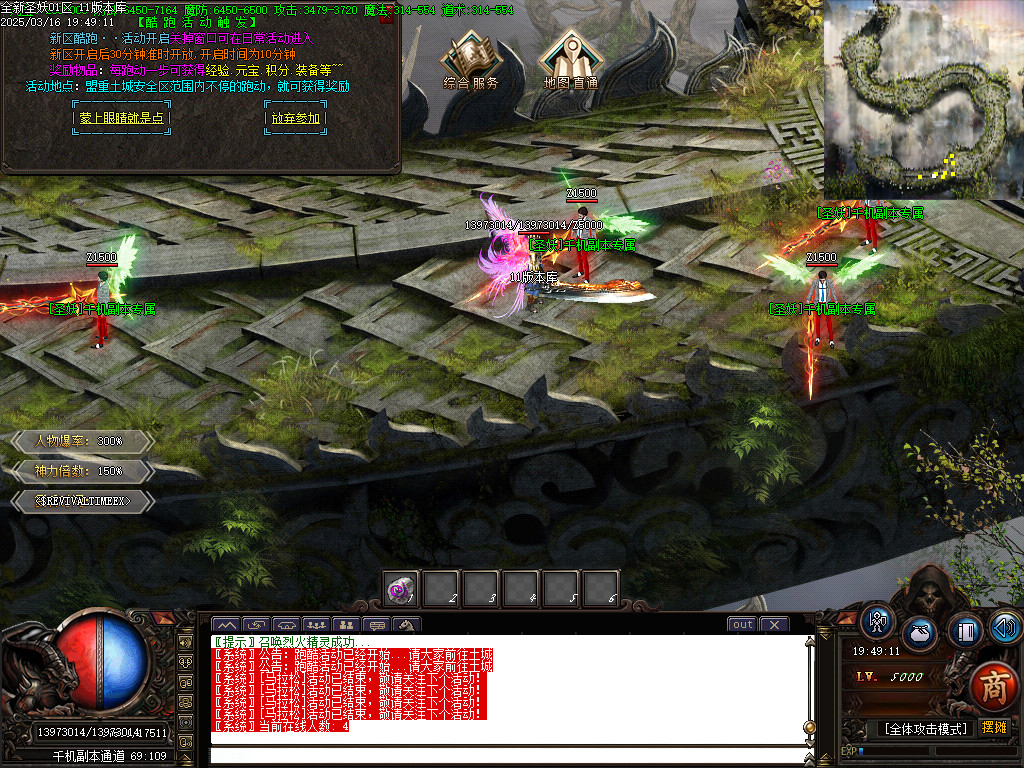Open the 综合服务 menu
1024x768 pixels.
471,62
